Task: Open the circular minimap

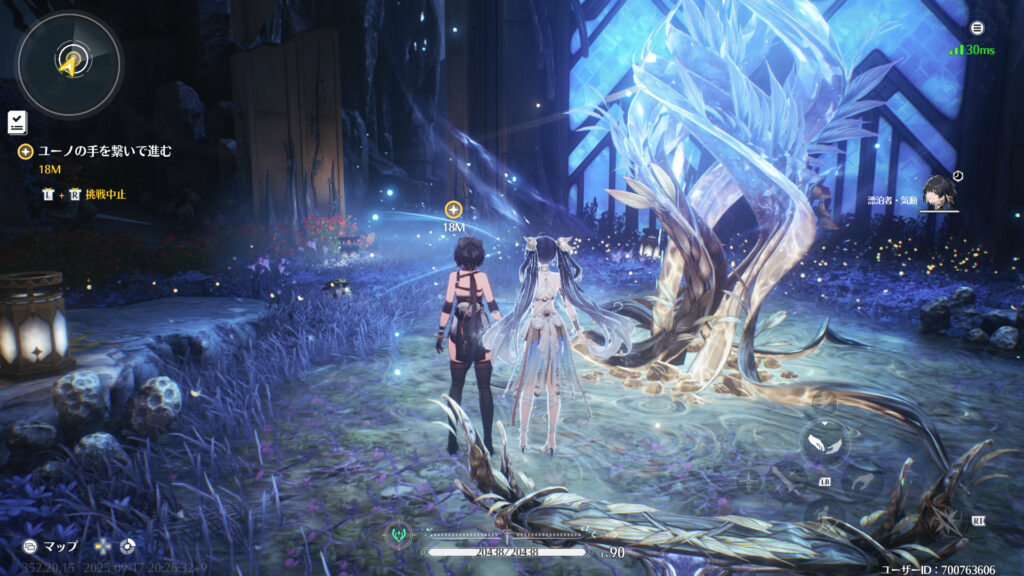Action: tap(69, 65)
